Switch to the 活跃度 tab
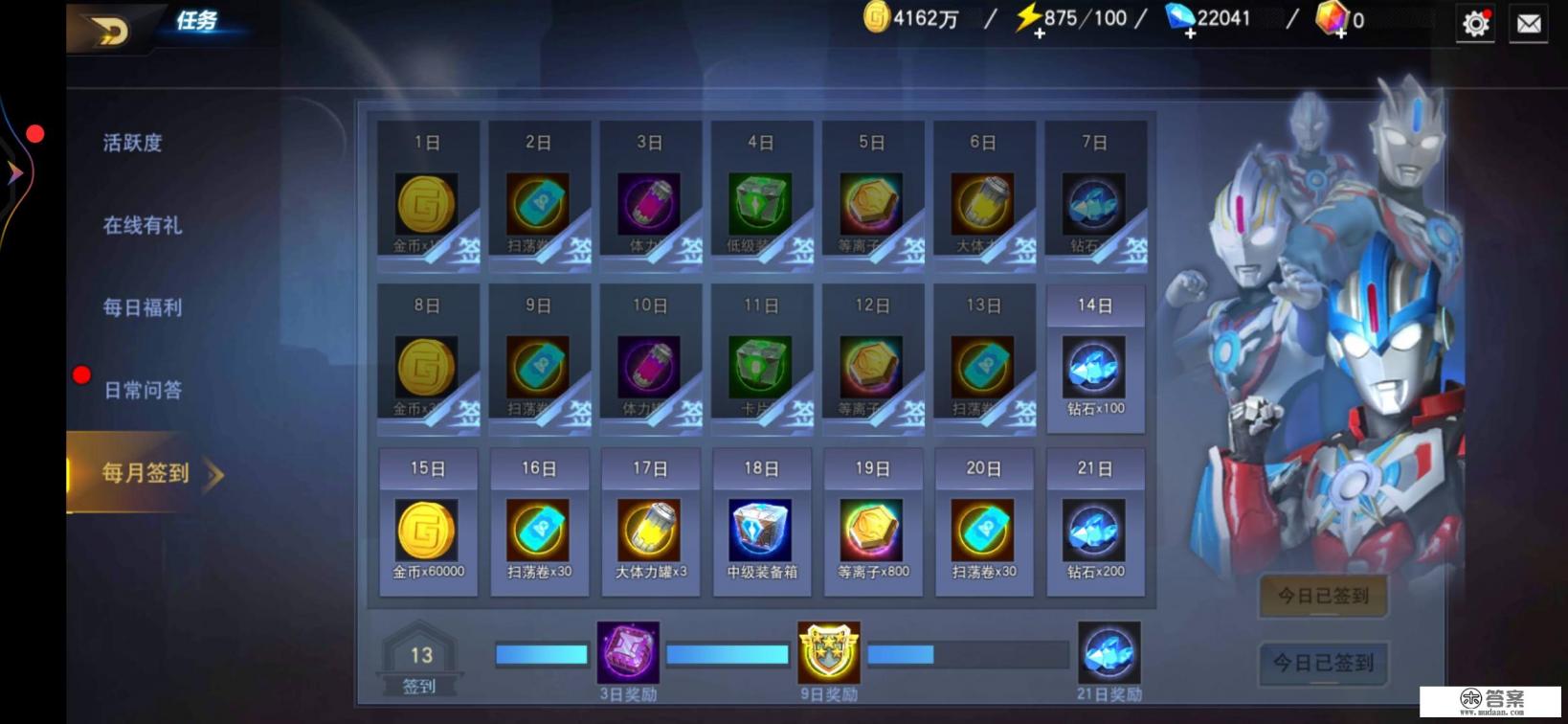Image resolution: width=1568 pixels, height=724 pixels. pyautogui.click(x=133, y=144)
